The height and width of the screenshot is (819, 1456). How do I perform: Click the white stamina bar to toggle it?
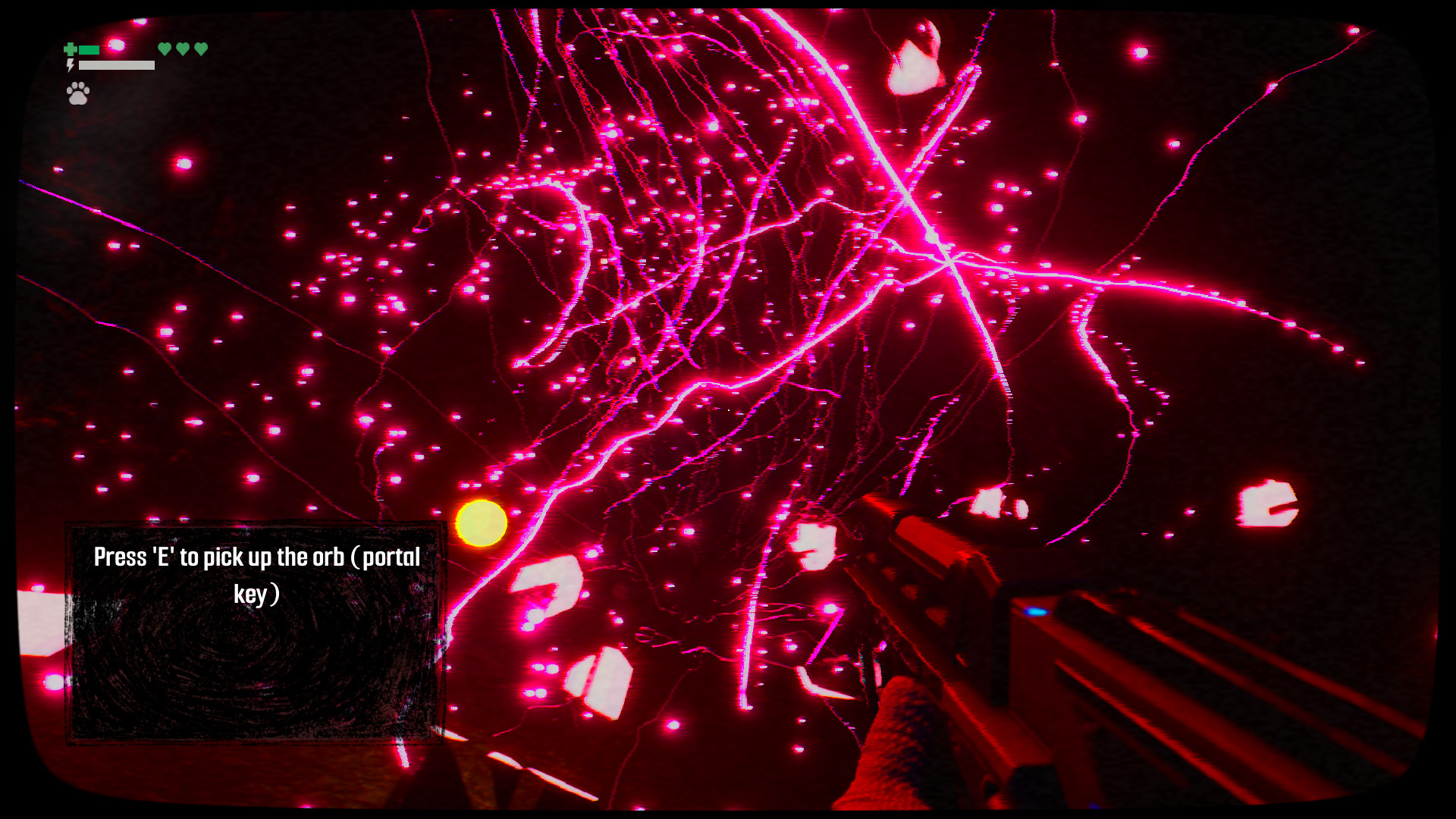[116, 66]
